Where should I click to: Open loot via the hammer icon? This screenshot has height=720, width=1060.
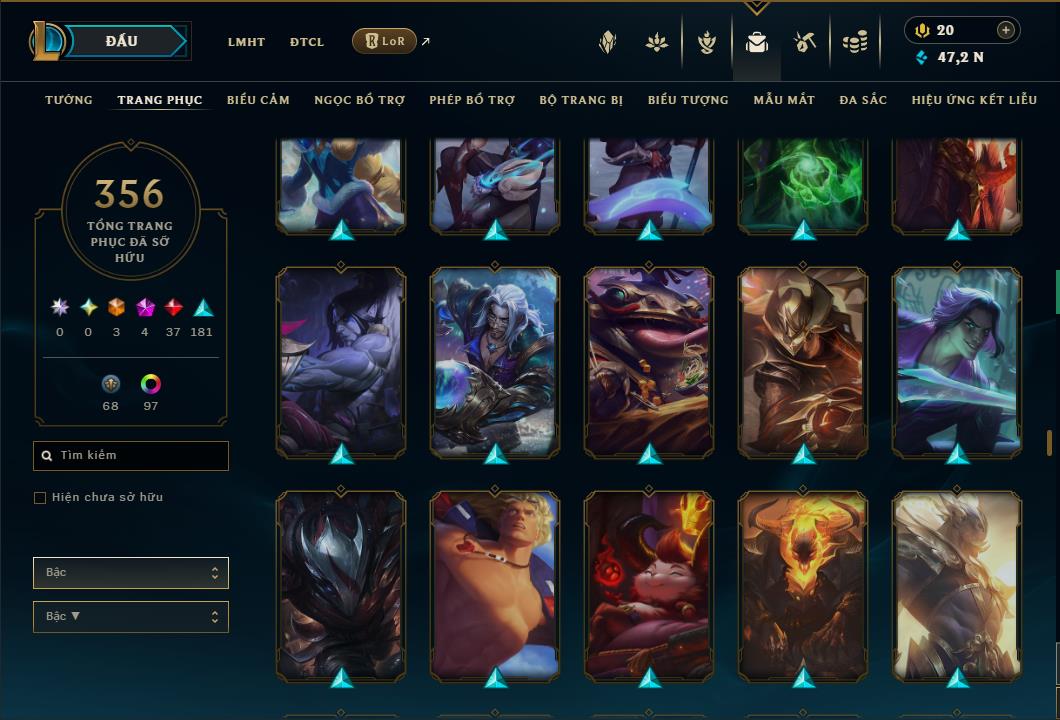coord(805,42)
